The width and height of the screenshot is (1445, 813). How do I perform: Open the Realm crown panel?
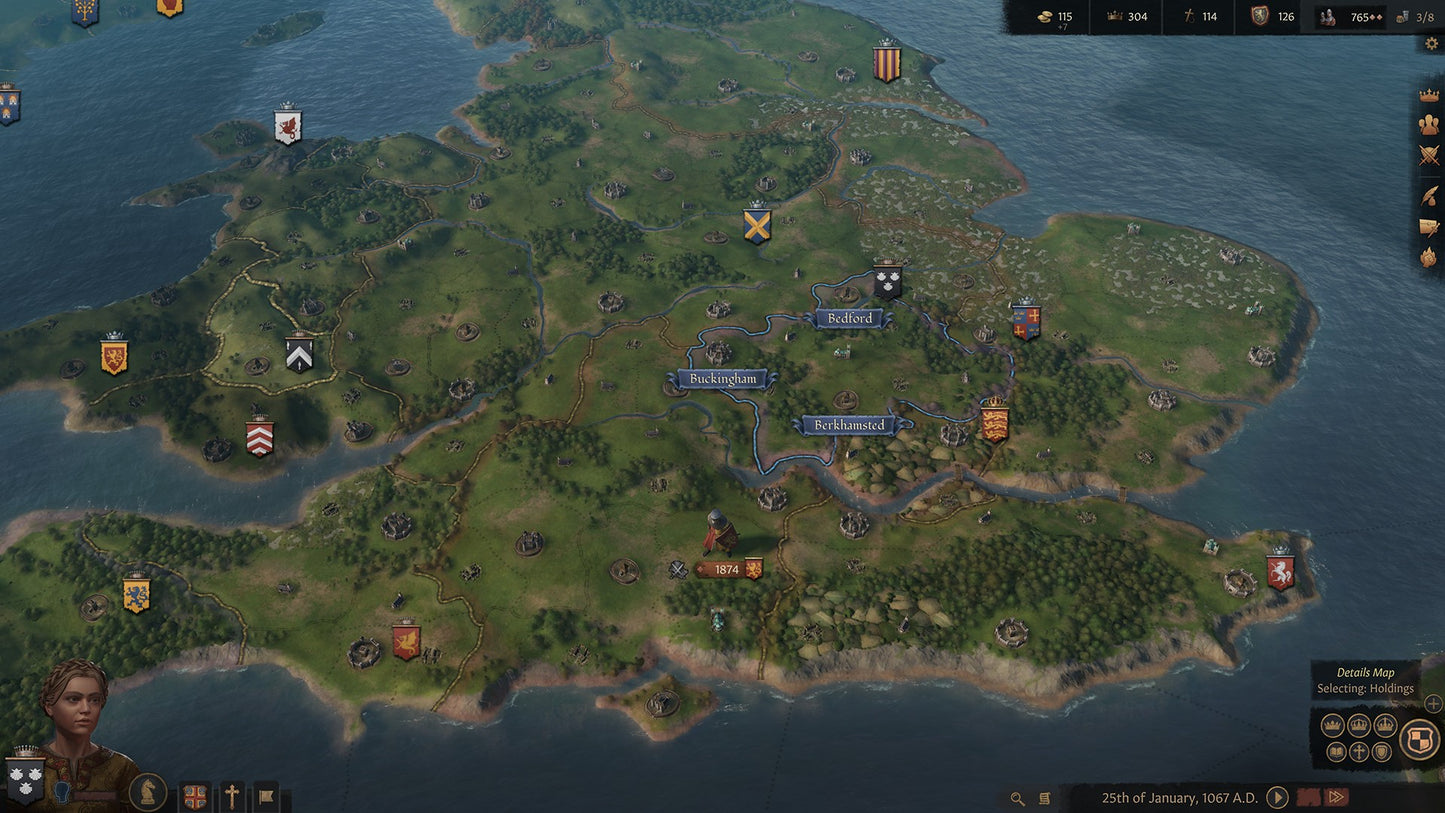point(1428,96)
